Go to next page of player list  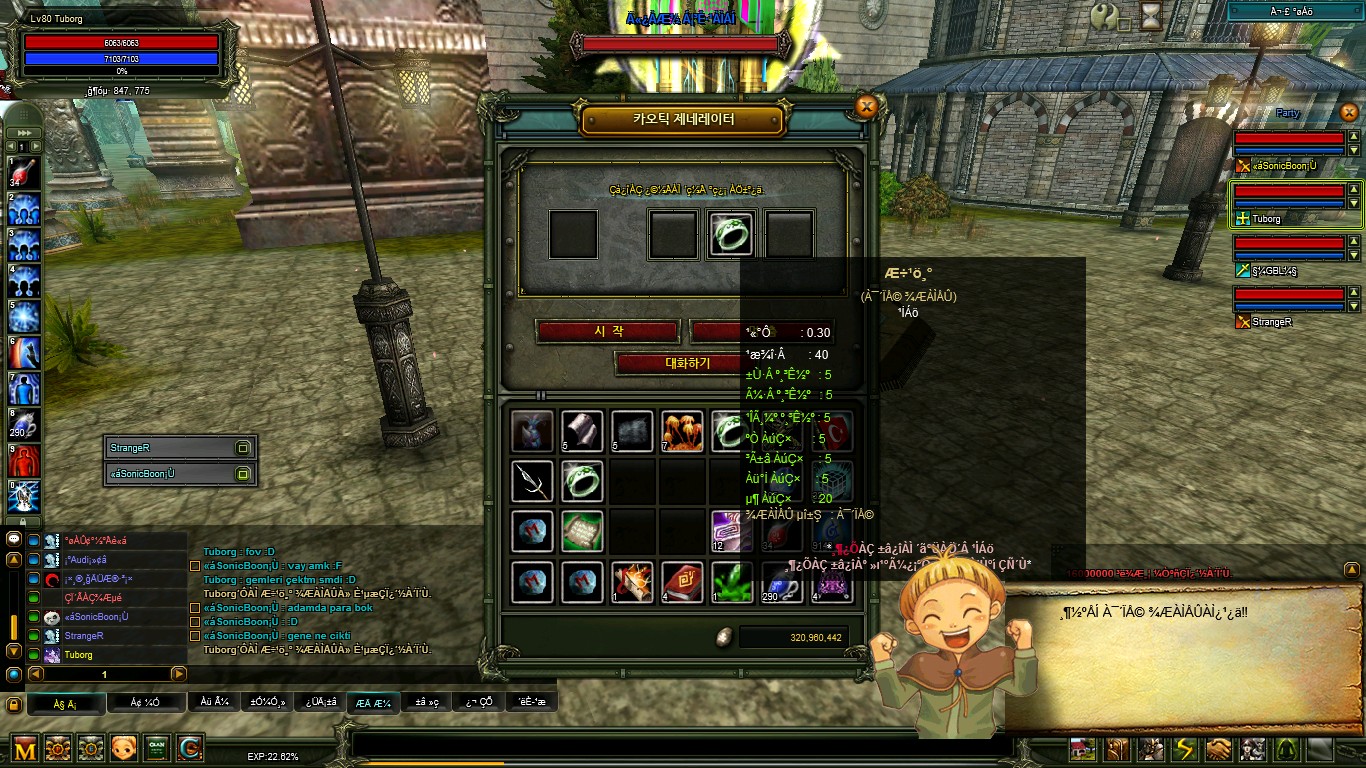178,674
